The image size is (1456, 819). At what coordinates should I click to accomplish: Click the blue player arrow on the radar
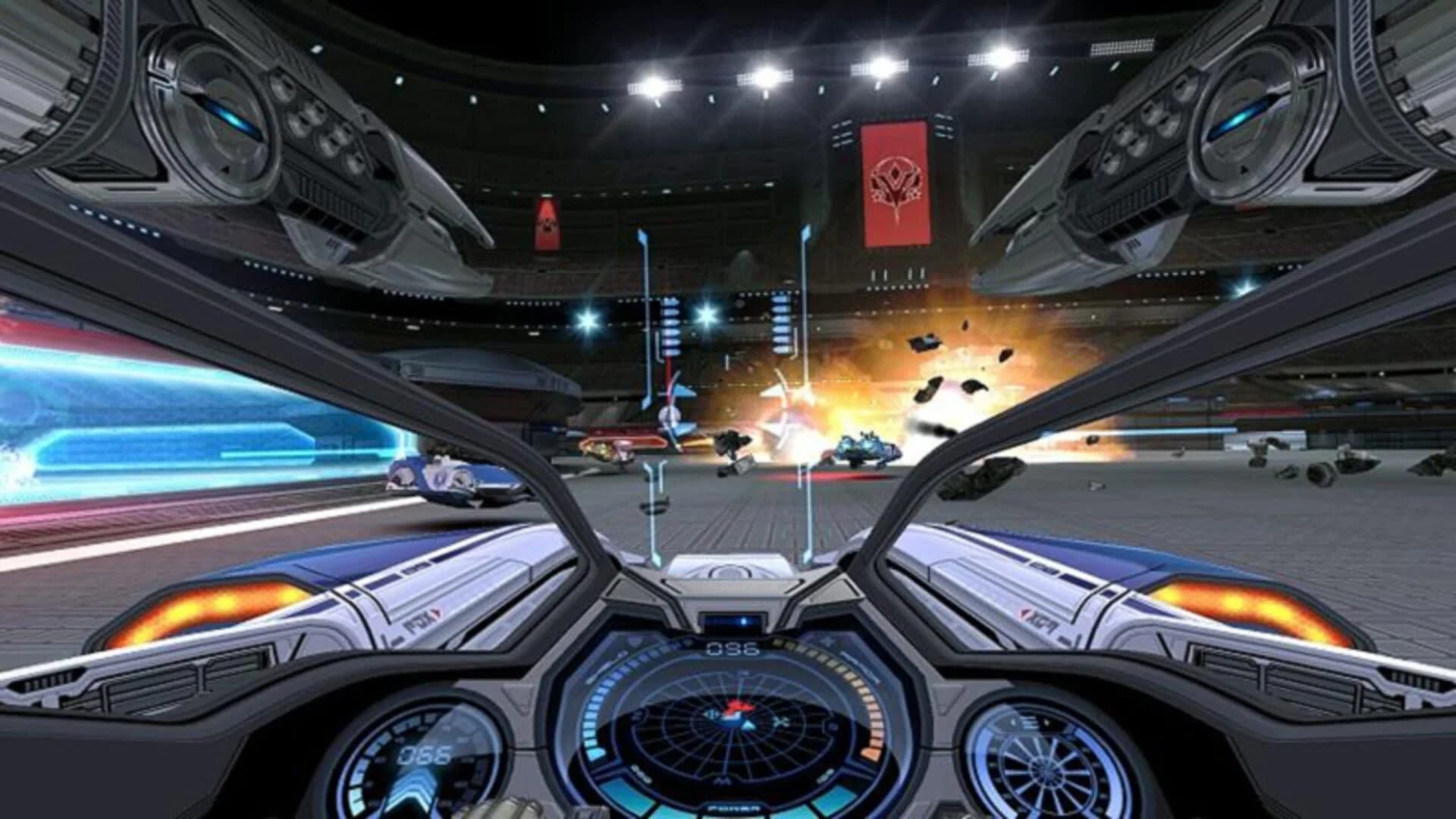[748, 725]
